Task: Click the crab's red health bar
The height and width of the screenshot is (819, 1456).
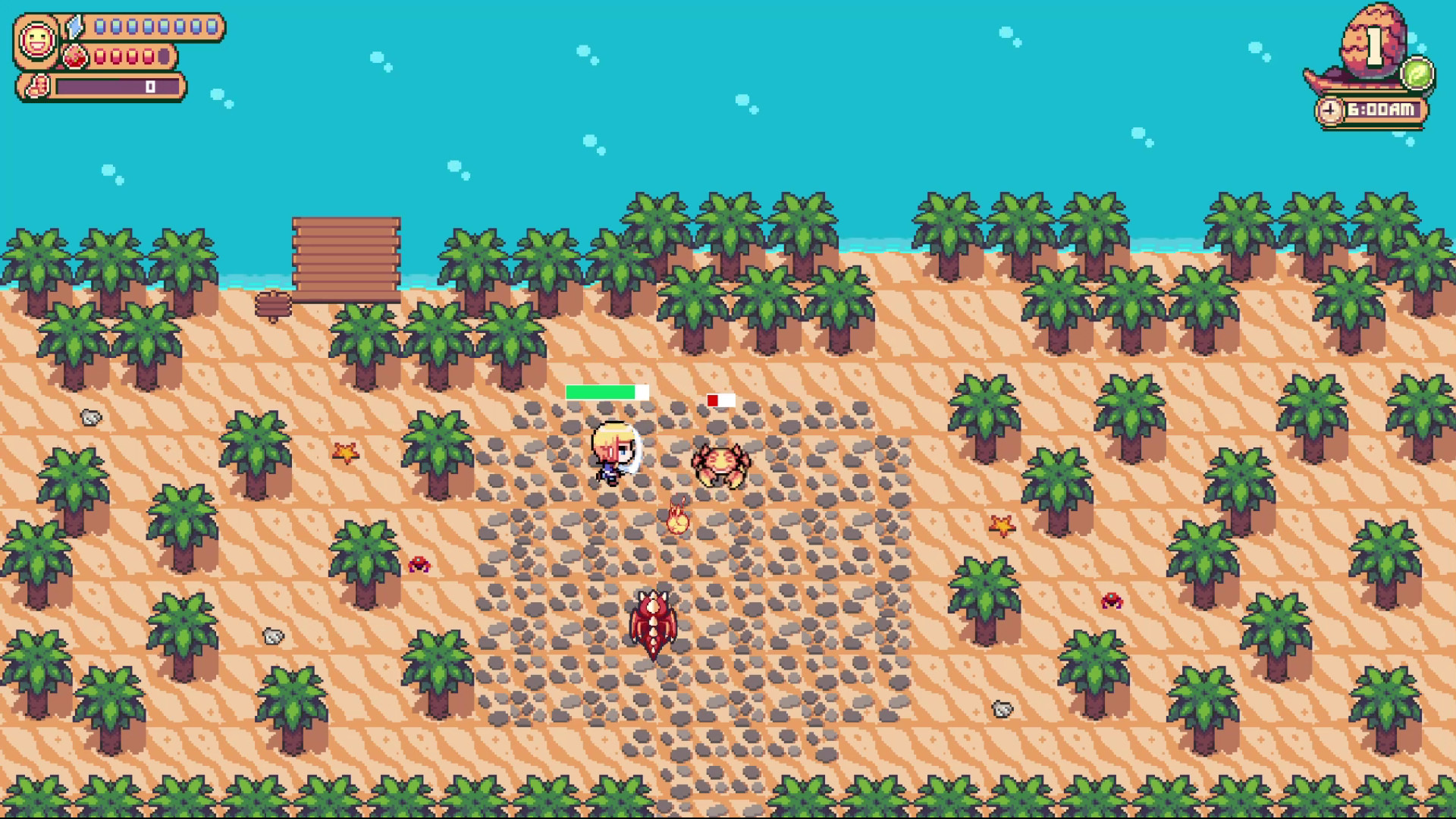Action: point(720,400)
